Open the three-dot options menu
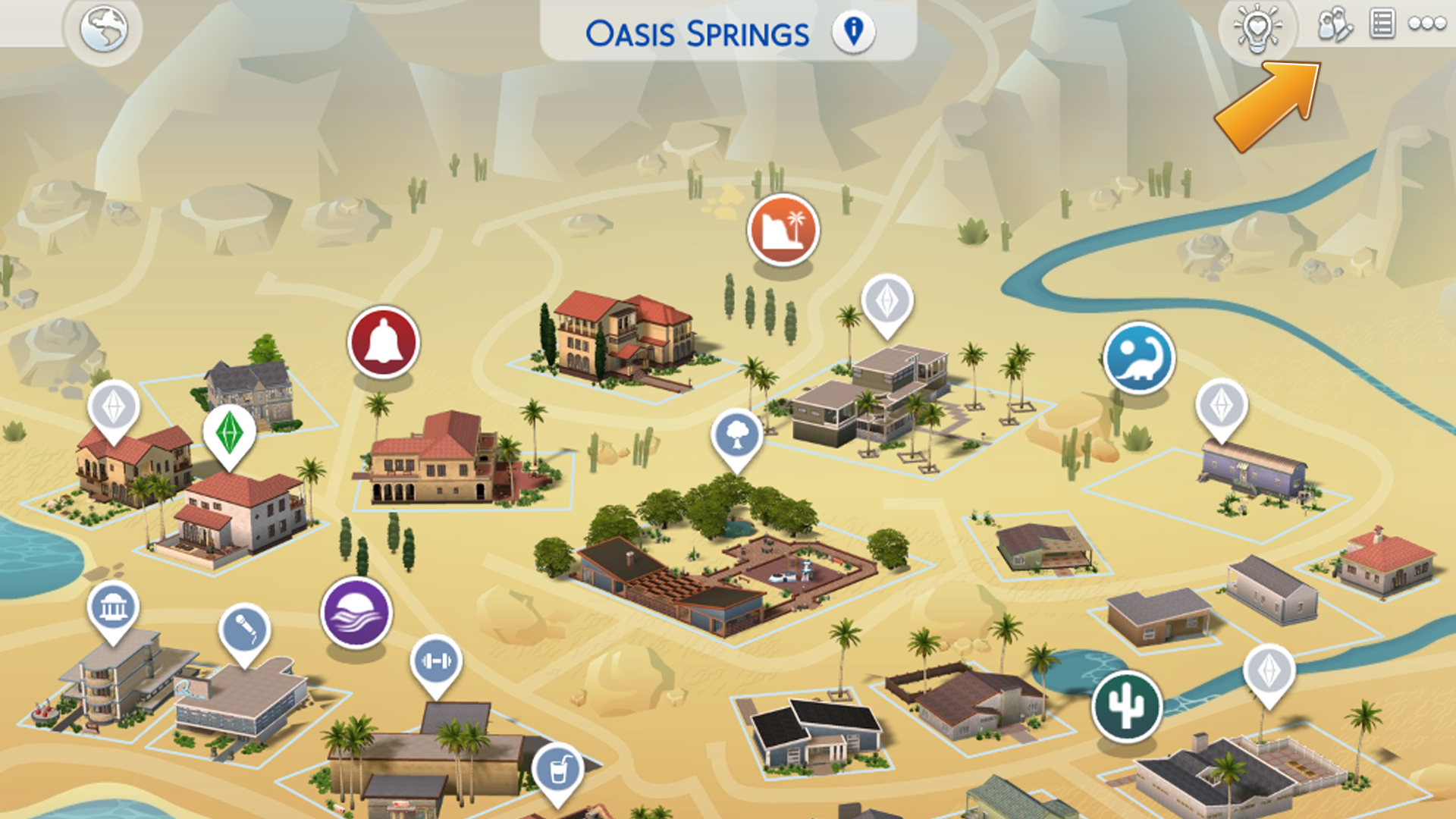Screen dimensions: 1456x819 (x=1426, y=24)
